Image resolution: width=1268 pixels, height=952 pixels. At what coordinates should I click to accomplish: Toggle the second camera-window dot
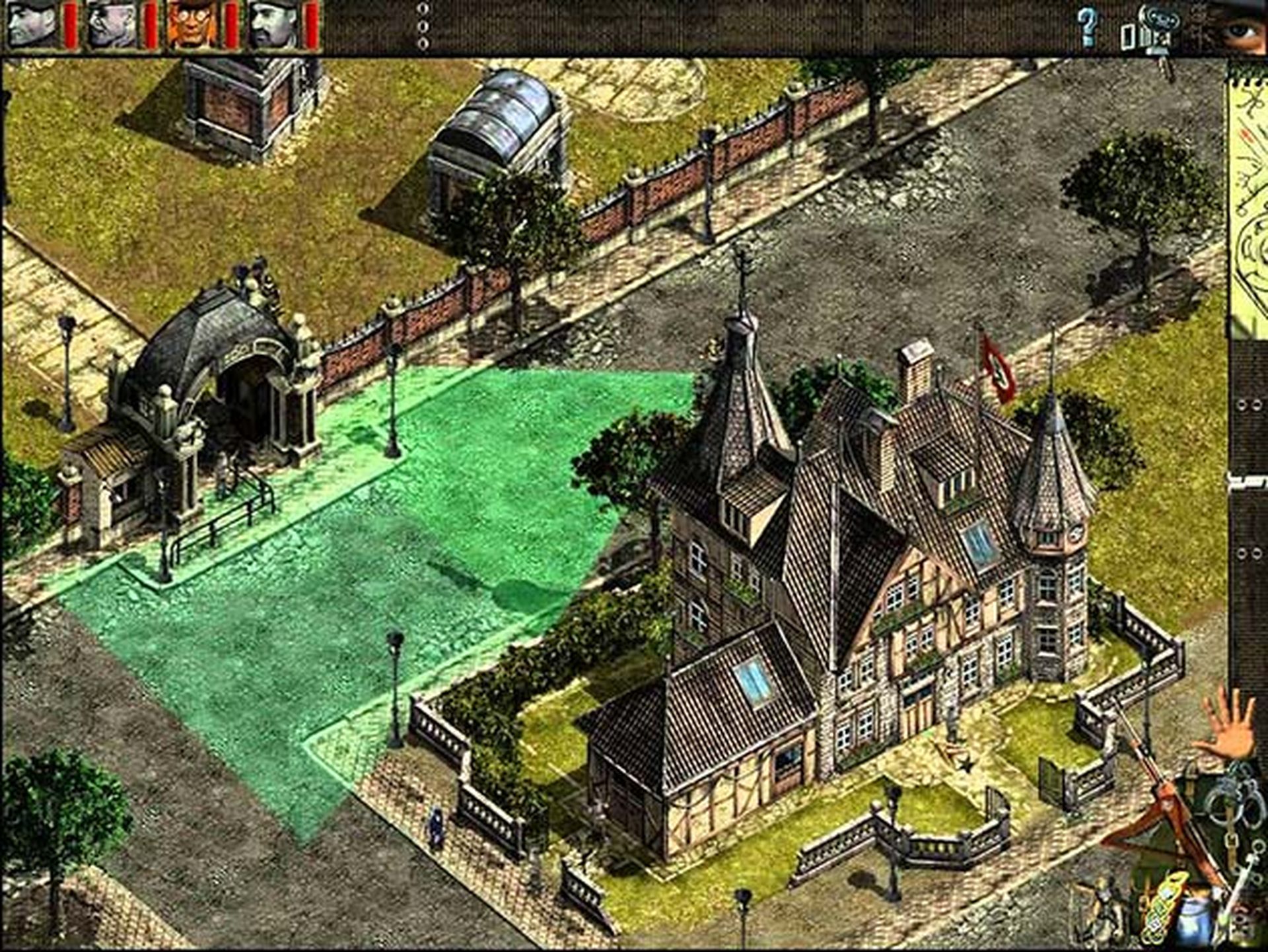(x=421, y=26)
